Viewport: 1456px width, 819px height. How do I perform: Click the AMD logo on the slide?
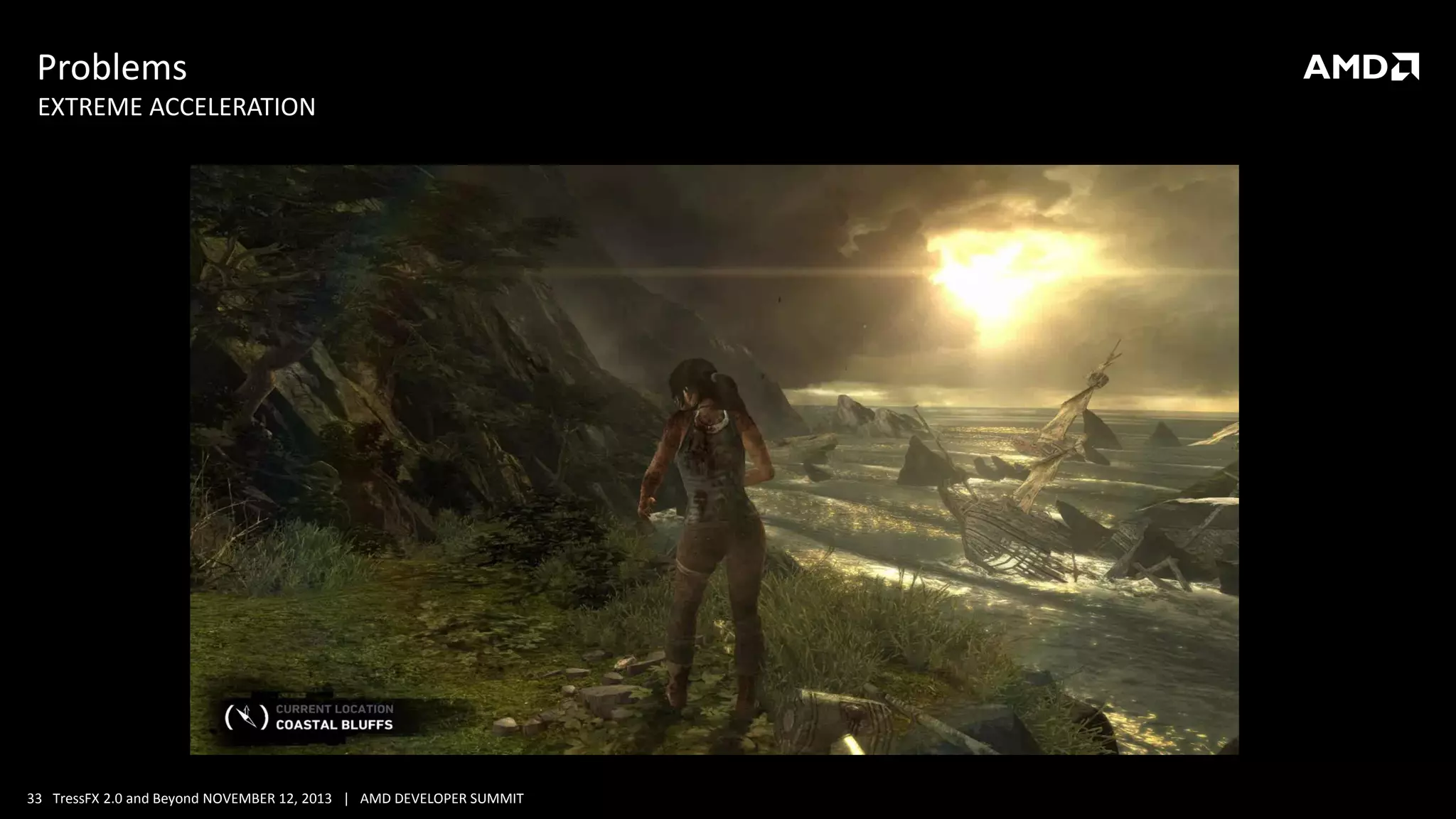pyautogui.click(x=1360, y=67)
